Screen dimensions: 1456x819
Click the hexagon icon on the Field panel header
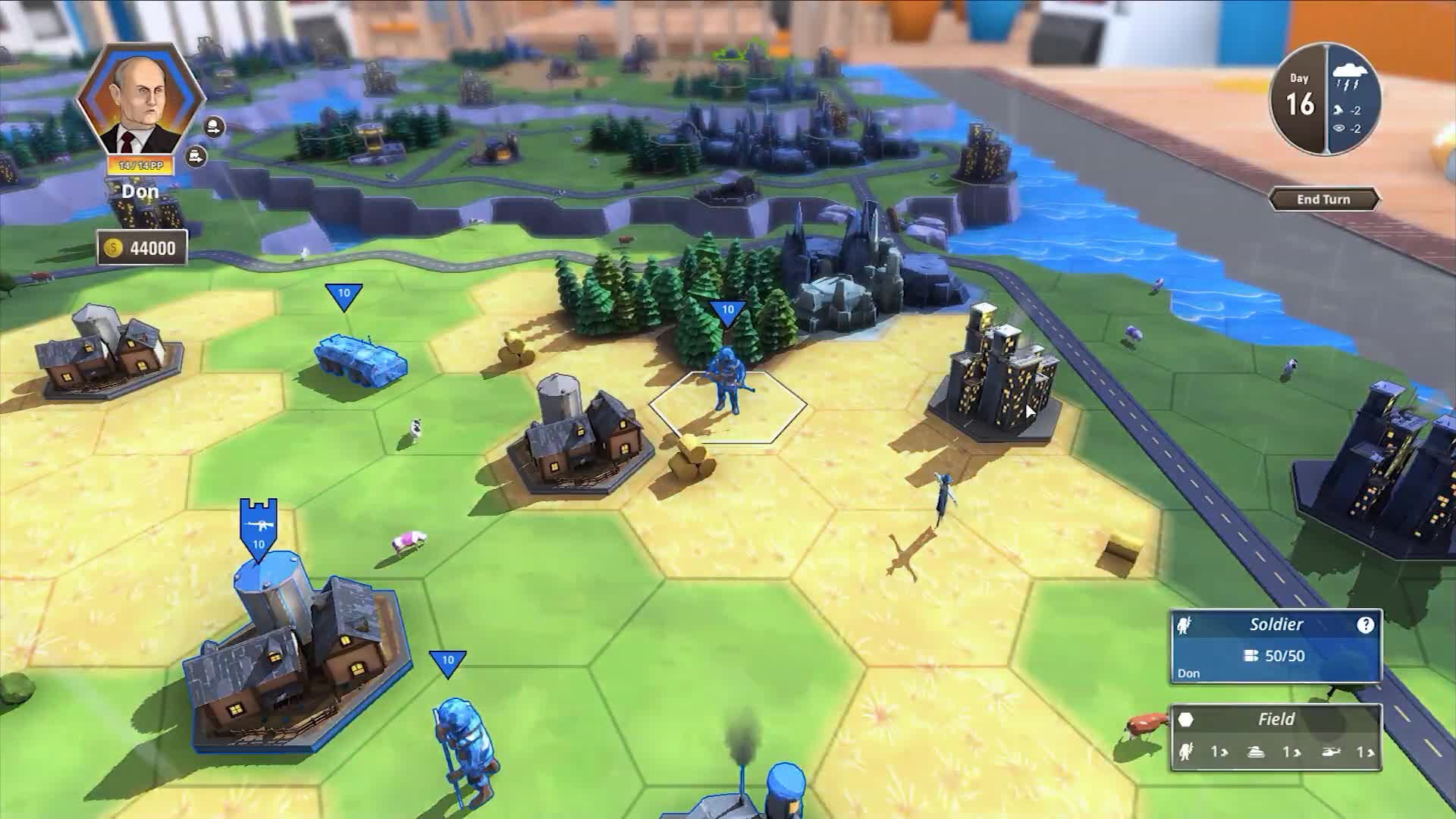click(1187, 719)
